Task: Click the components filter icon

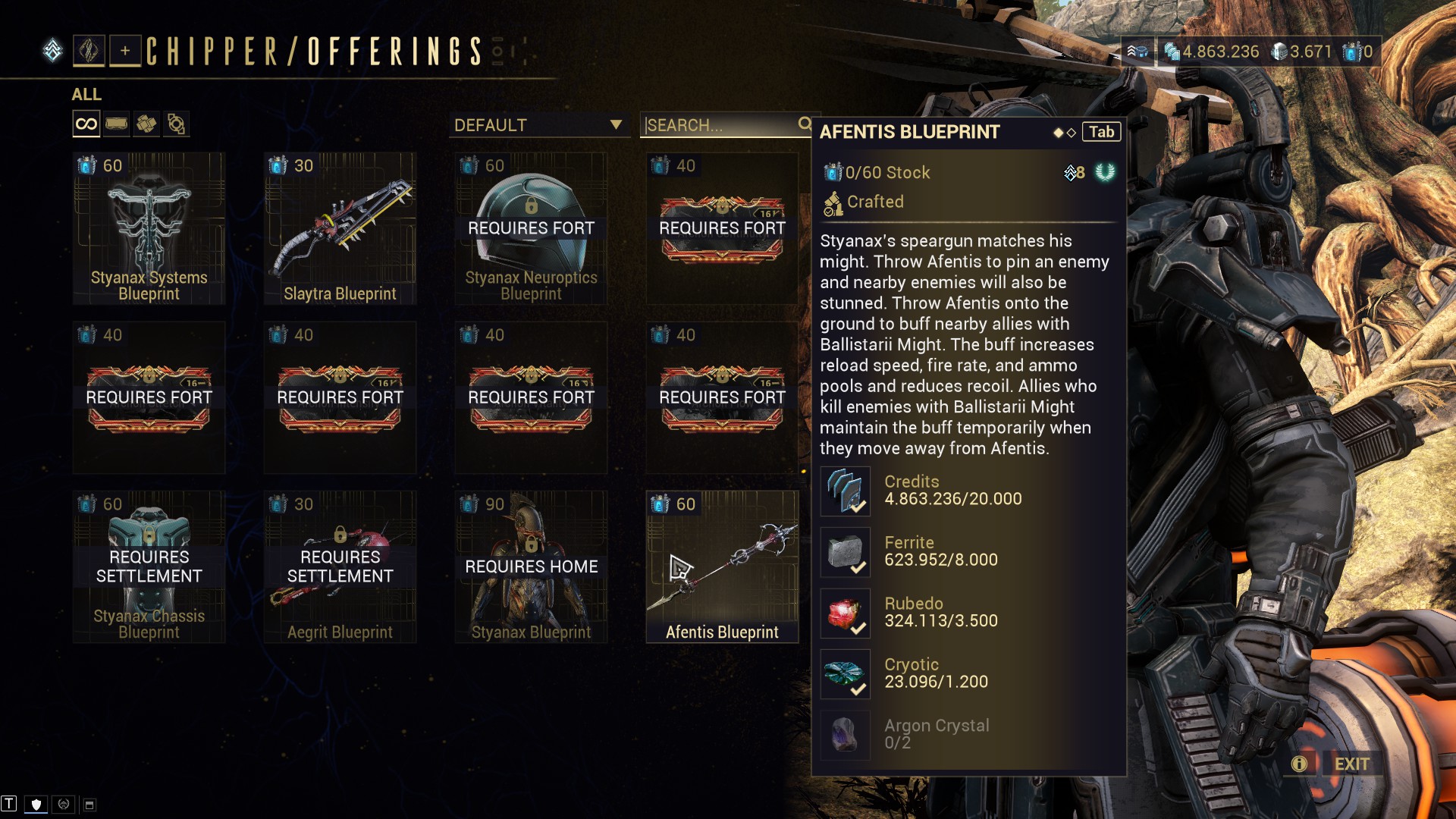Action: pos(177,123)
